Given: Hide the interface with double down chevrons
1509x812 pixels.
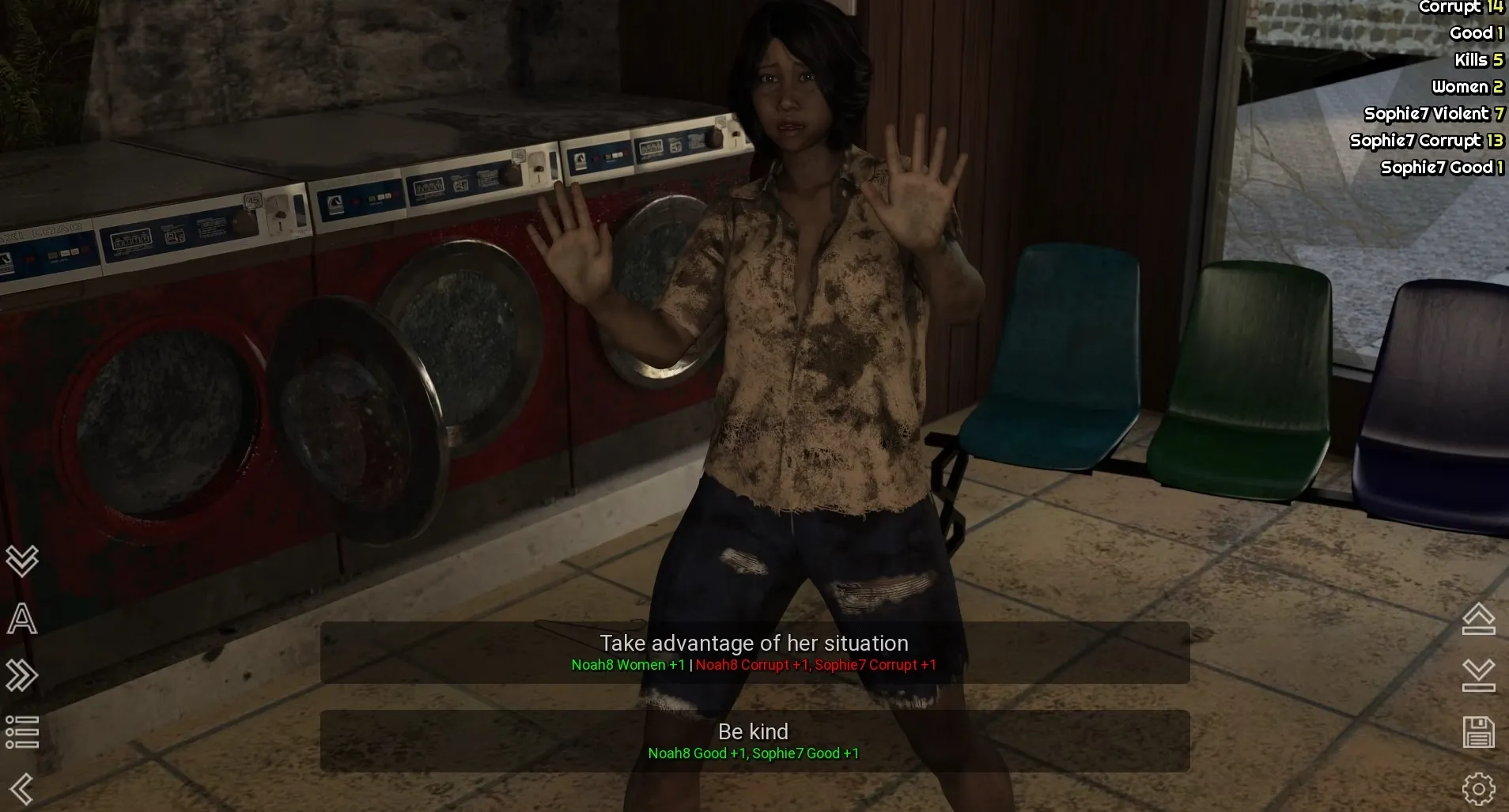Looking at the screenshot, I should (22, 561).
